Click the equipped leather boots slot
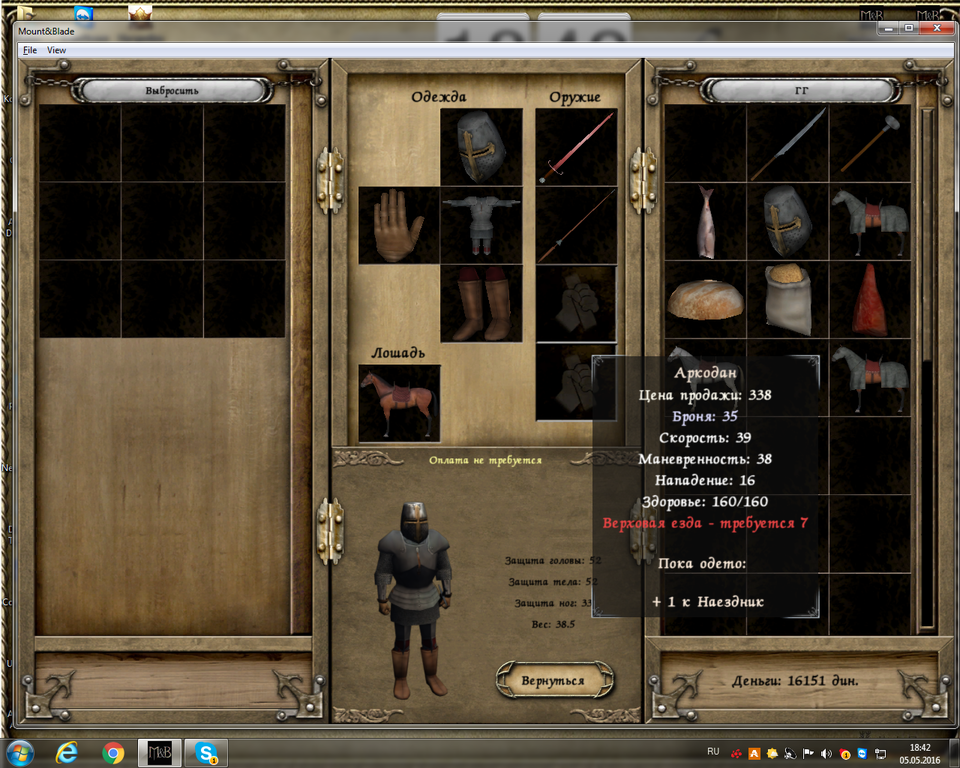Image resolution: width=960 pixels, height=768 pixels. (481, 304)
